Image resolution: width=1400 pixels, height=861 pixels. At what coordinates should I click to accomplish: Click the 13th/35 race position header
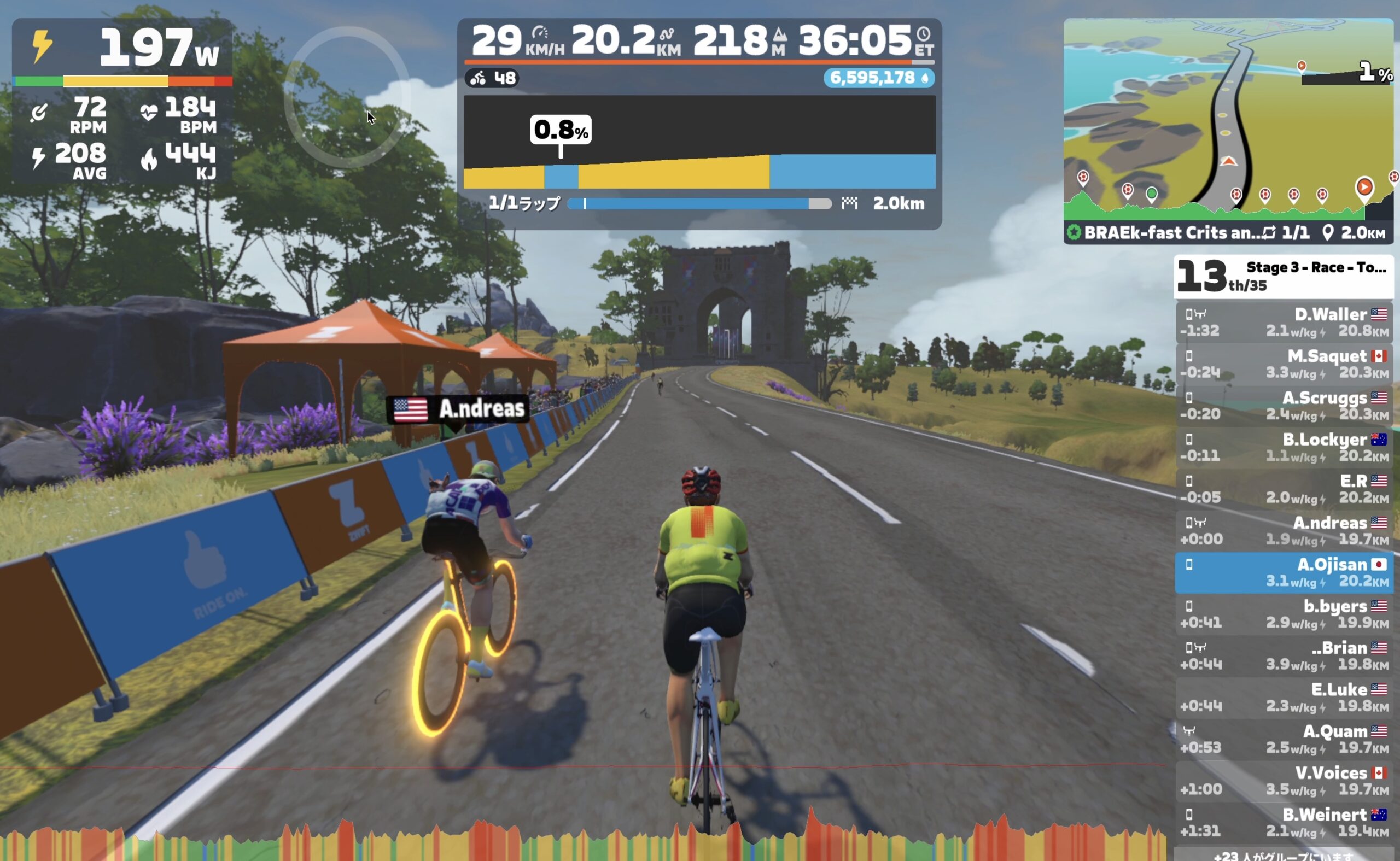click(x=1282, y=276)
